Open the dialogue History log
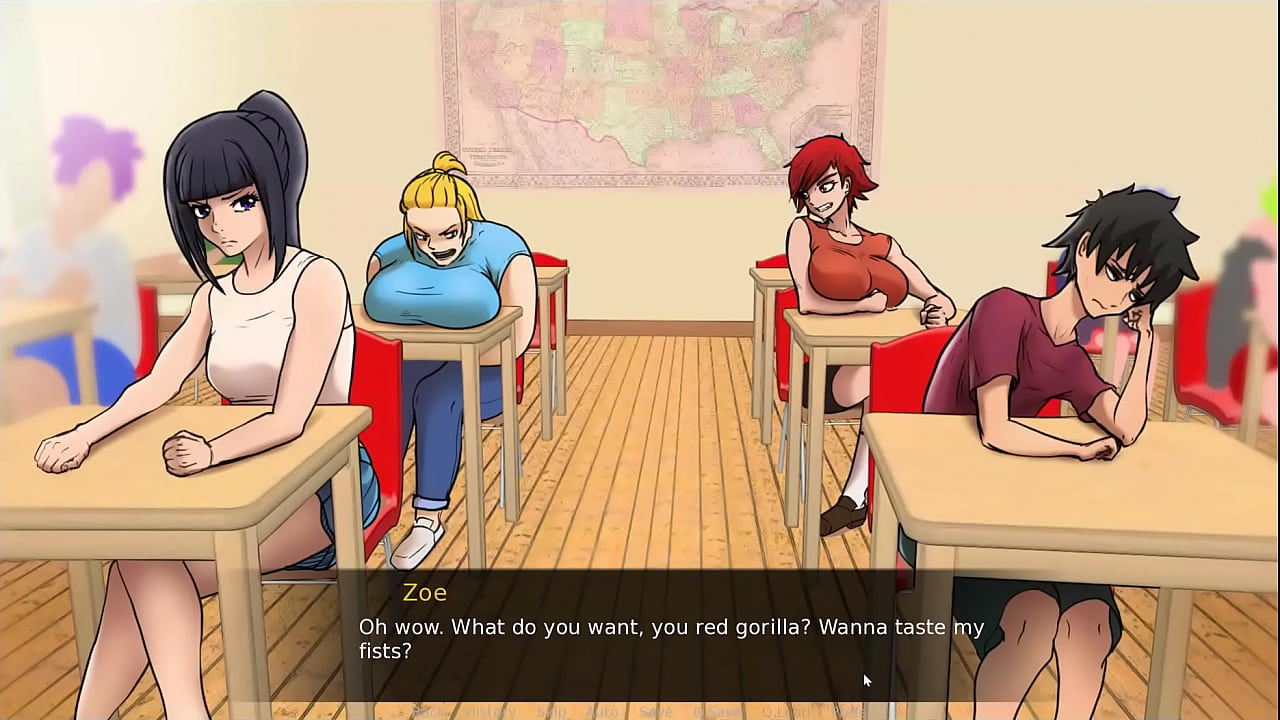The width and height of the screenshot is (1280, 720). coord(489,712)
